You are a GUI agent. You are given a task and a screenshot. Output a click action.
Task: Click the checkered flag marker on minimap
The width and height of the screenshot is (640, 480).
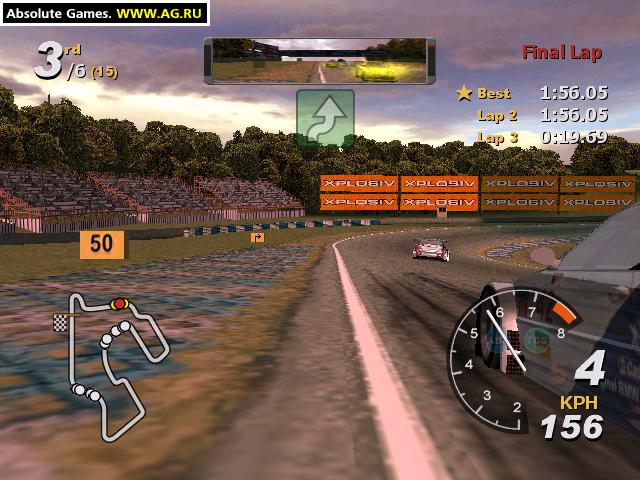[60, 322]
